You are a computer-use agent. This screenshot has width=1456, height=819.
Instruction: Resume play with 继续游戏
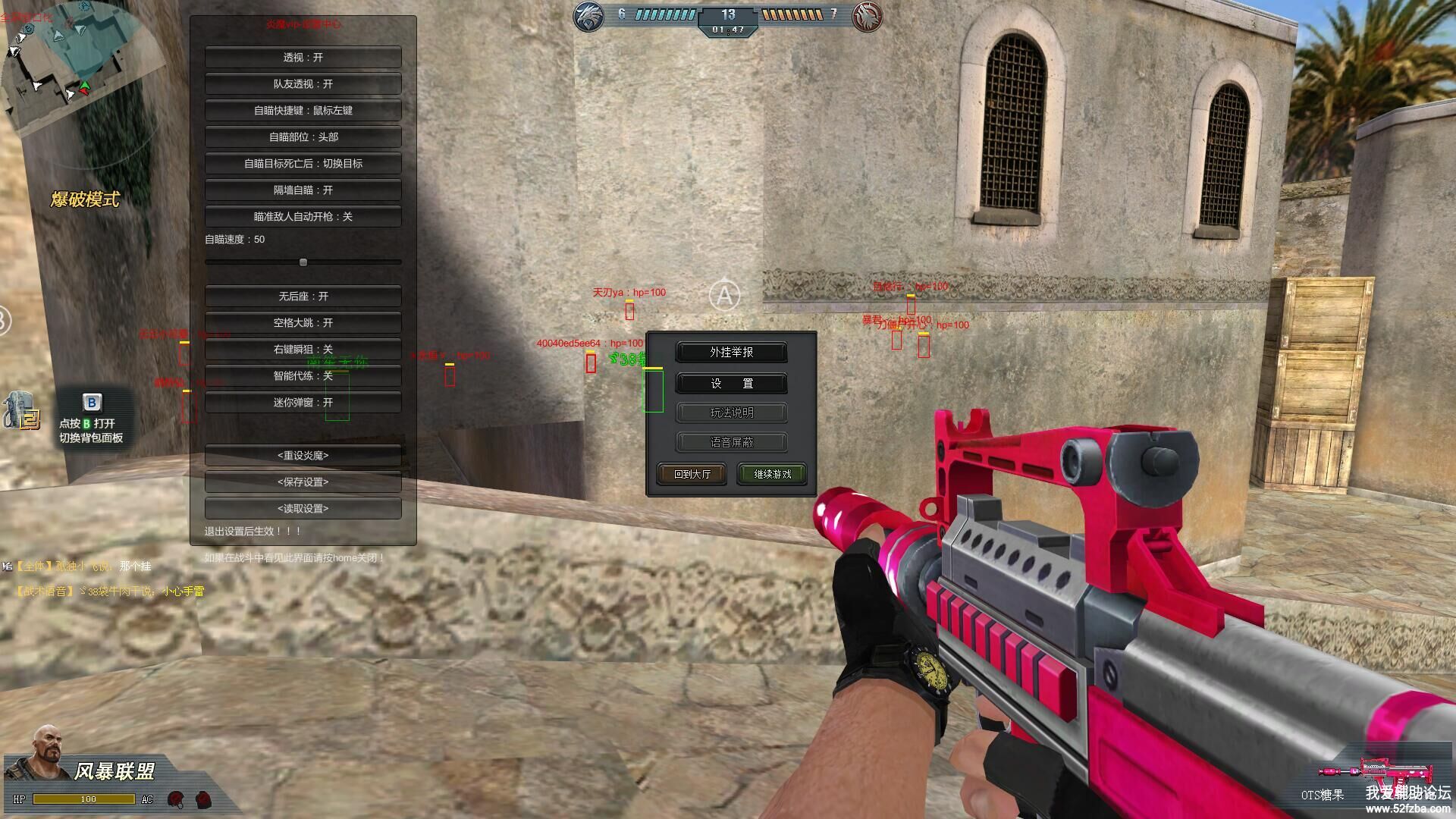click(772, 475)
